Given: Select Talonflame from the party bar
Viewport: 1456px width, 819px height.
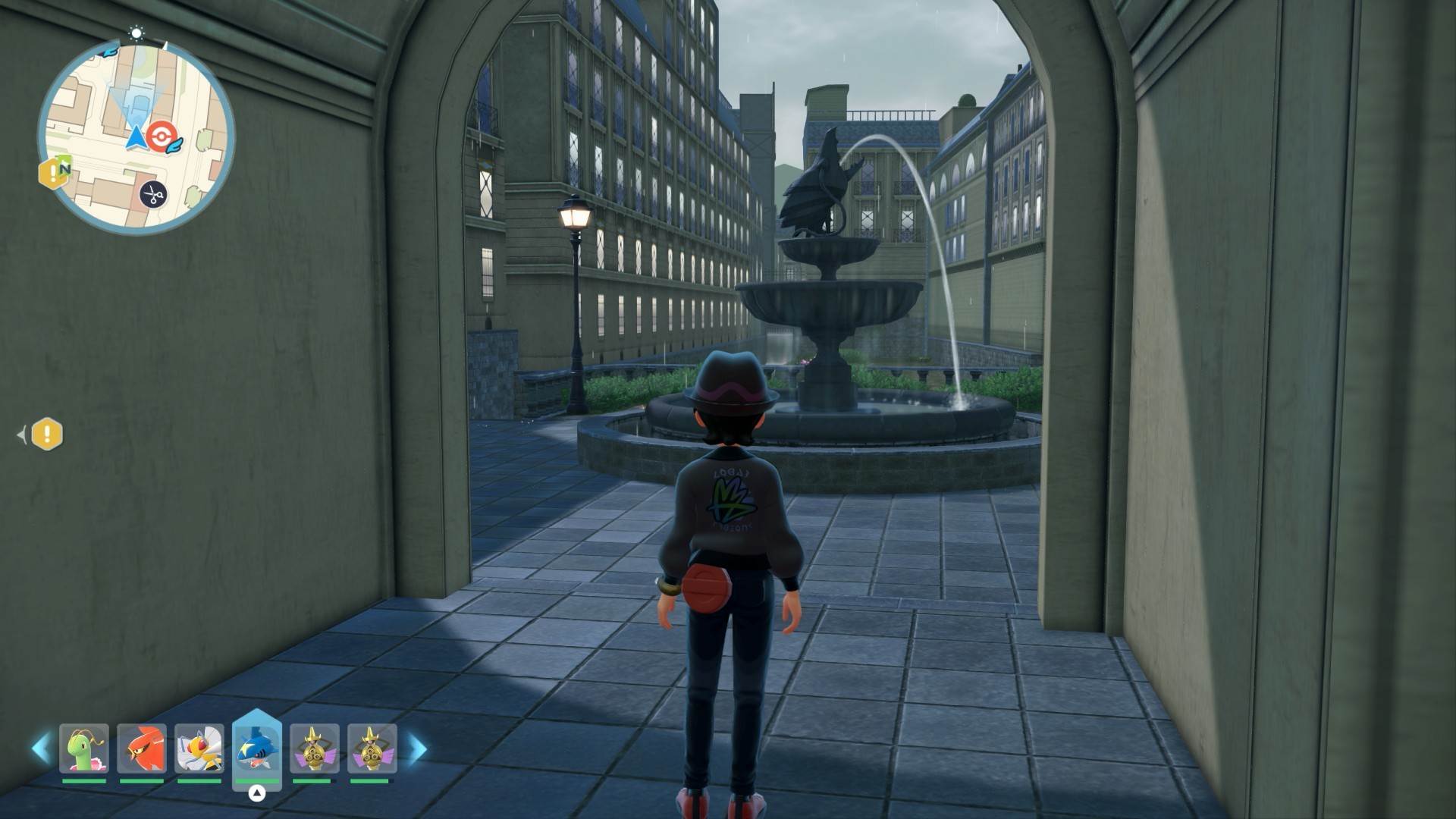Looking at the screenshot, I should pyautogui.click(x=142, y=748).
